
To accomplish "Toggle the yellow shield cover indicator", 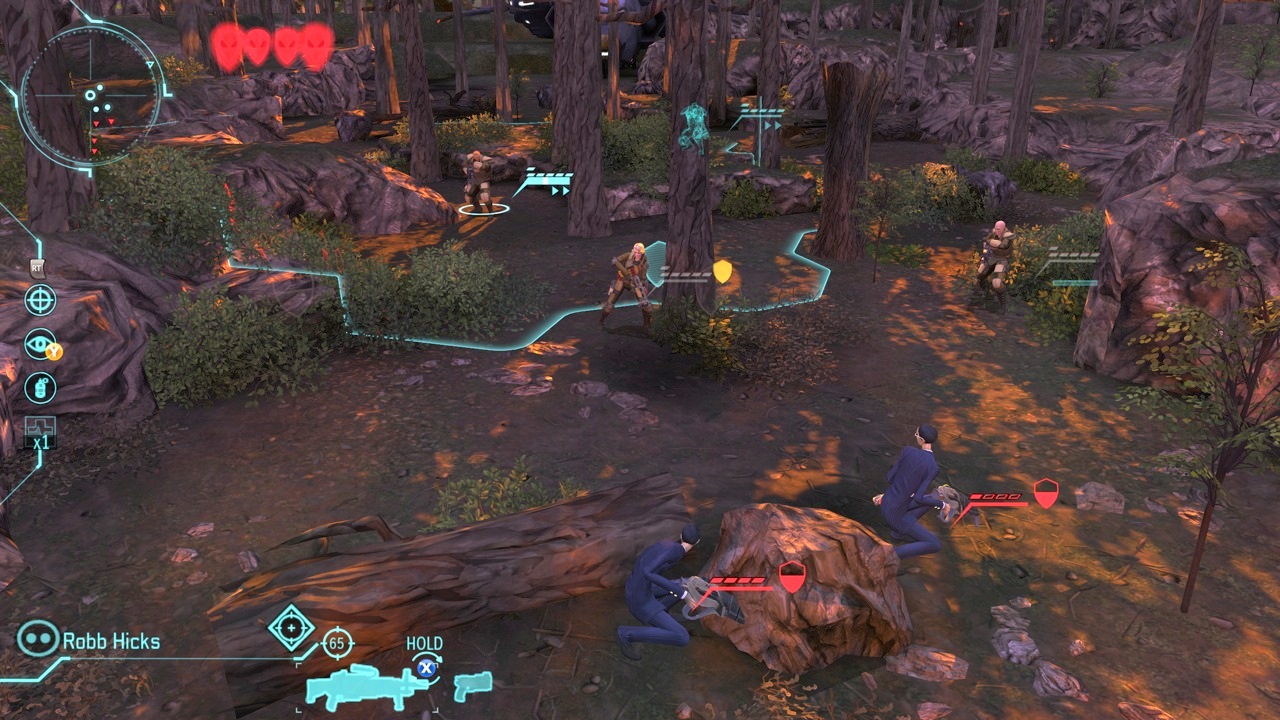I will click(722, 268).
